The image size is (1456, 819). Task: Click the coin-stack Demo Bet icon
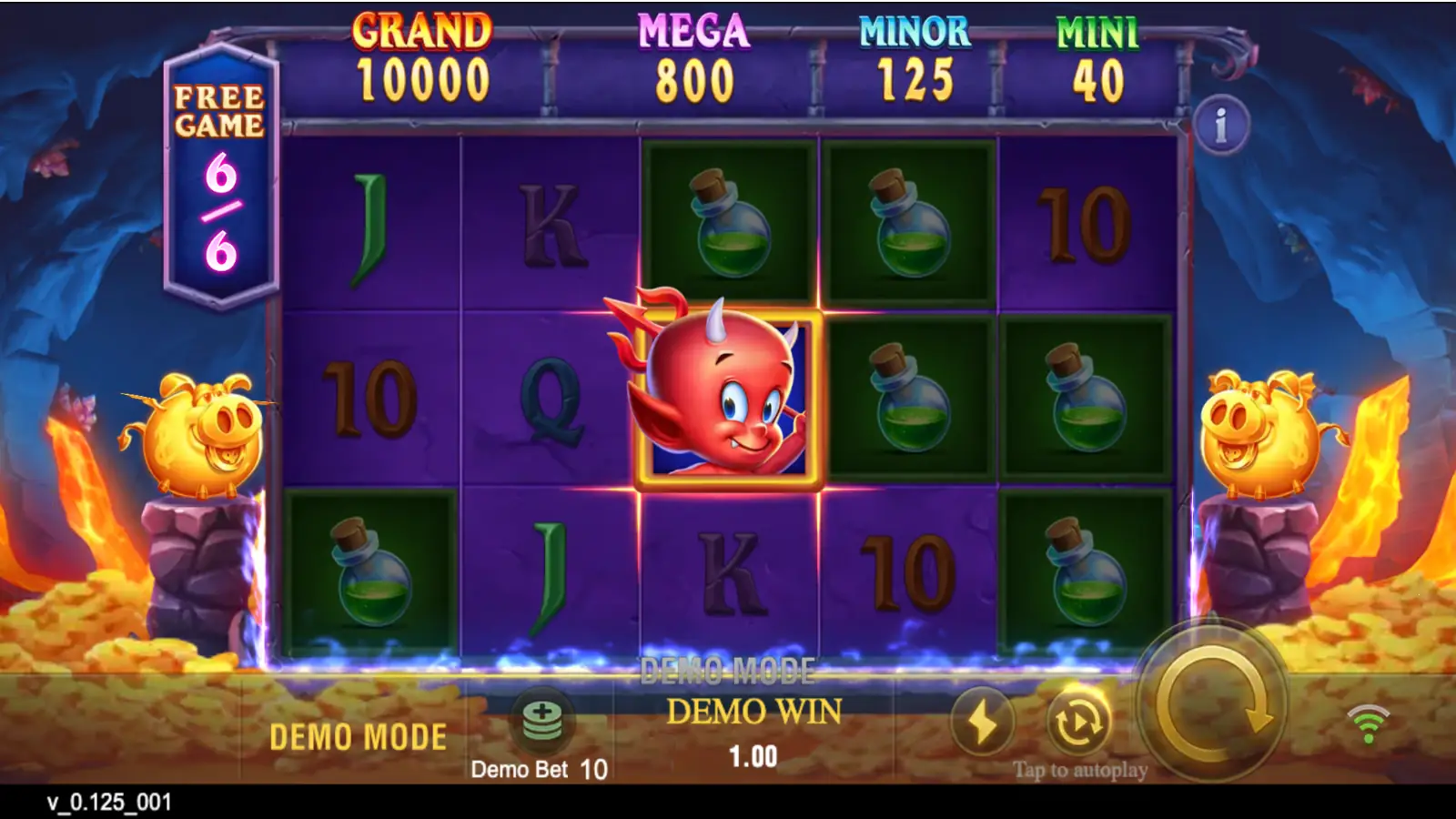point(541,721)
